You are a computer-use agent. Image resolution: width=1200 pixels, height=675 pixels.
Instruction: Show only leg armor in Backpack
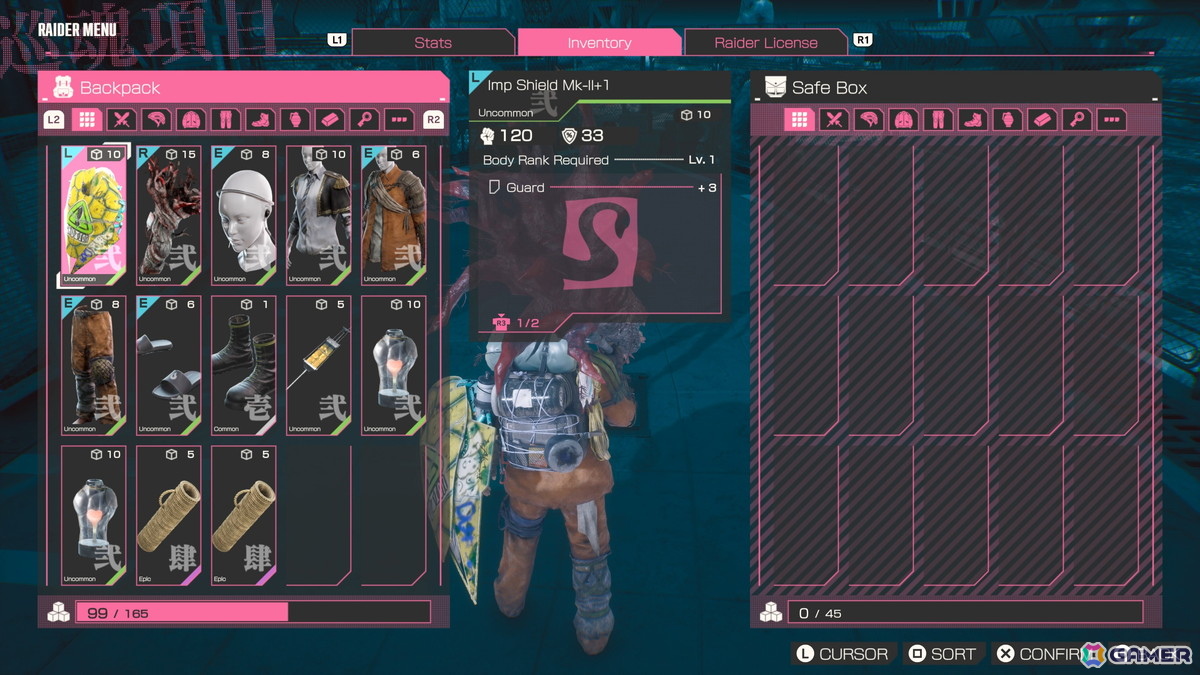(225, 120)
